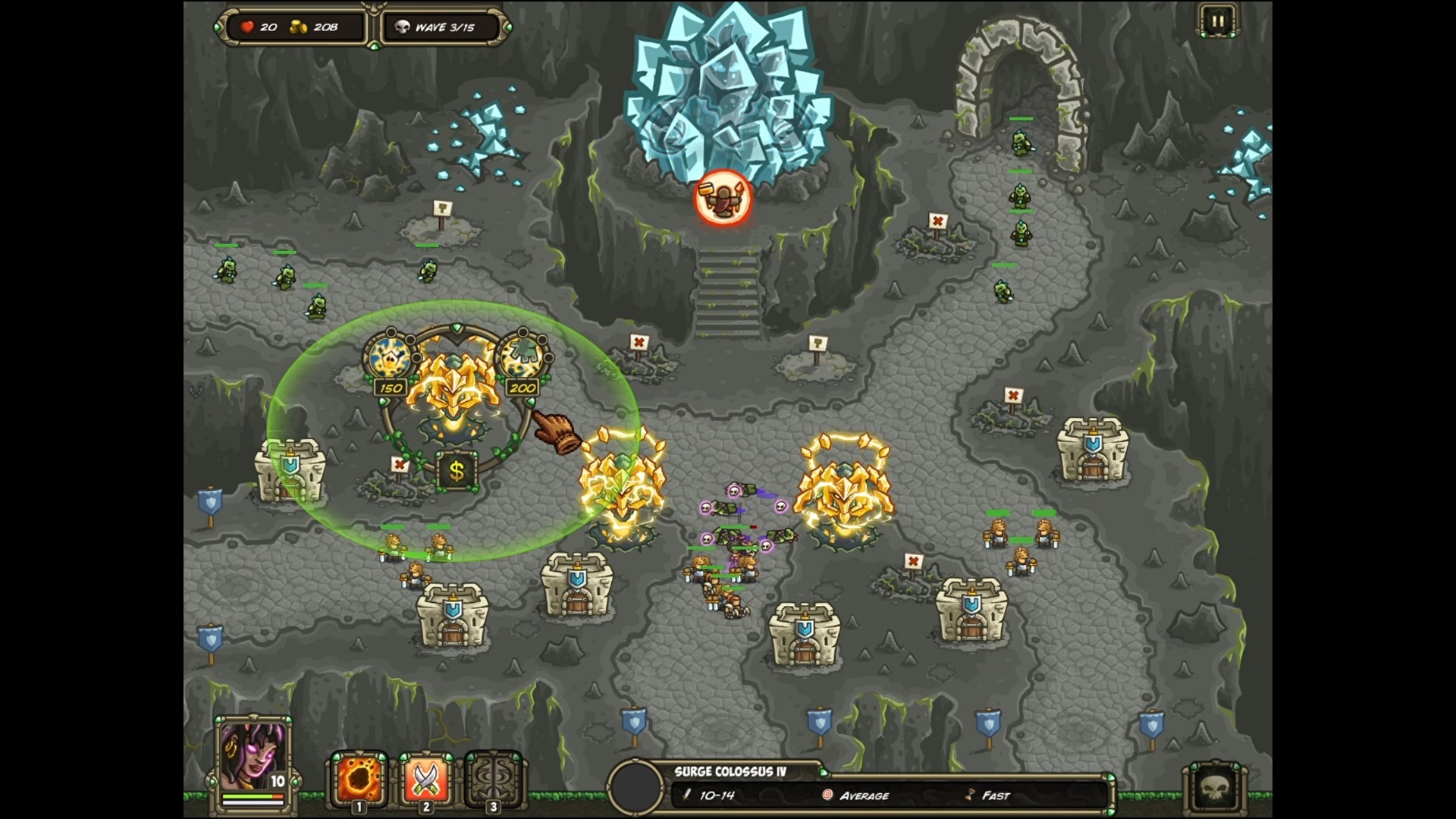Open the skull button in the corner
This screenshot has height=819, width=1456.
click(x=1215, y=789)
